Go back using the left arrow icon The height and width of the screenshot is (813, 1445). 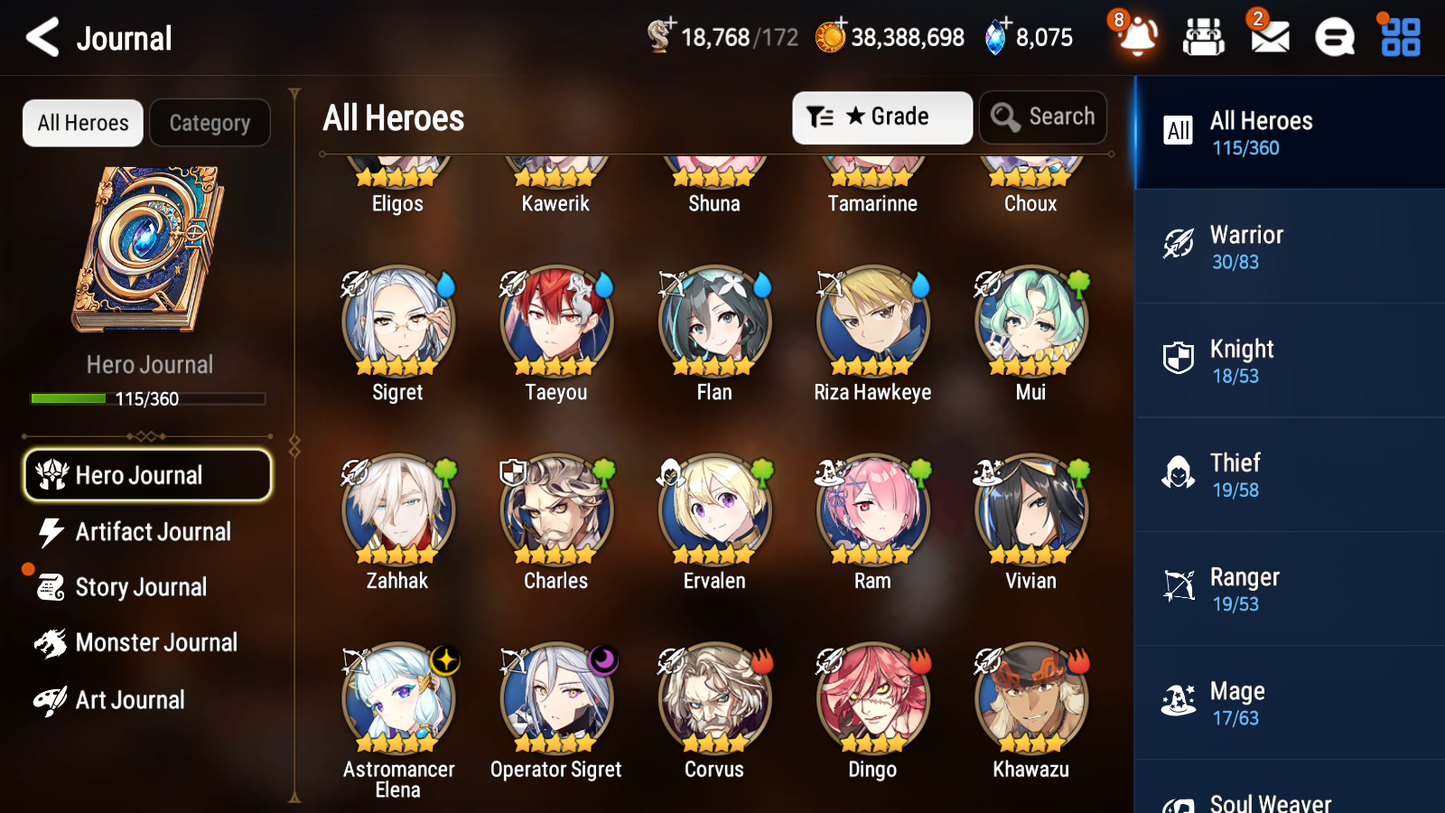pos(44,36)
